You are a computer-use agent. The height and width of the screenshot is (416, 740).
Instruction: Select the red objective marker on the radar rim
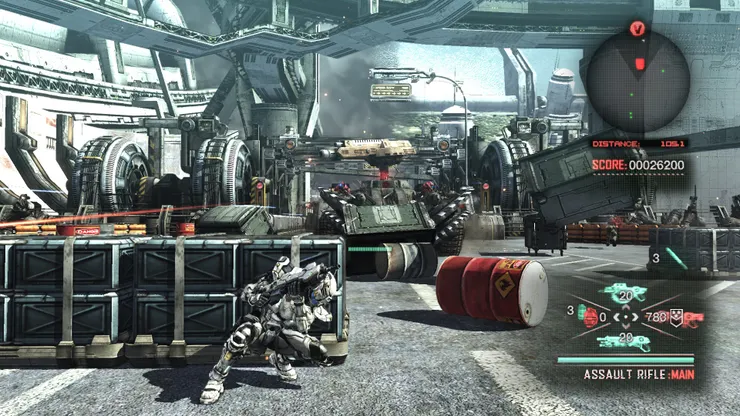coord(637,28)
